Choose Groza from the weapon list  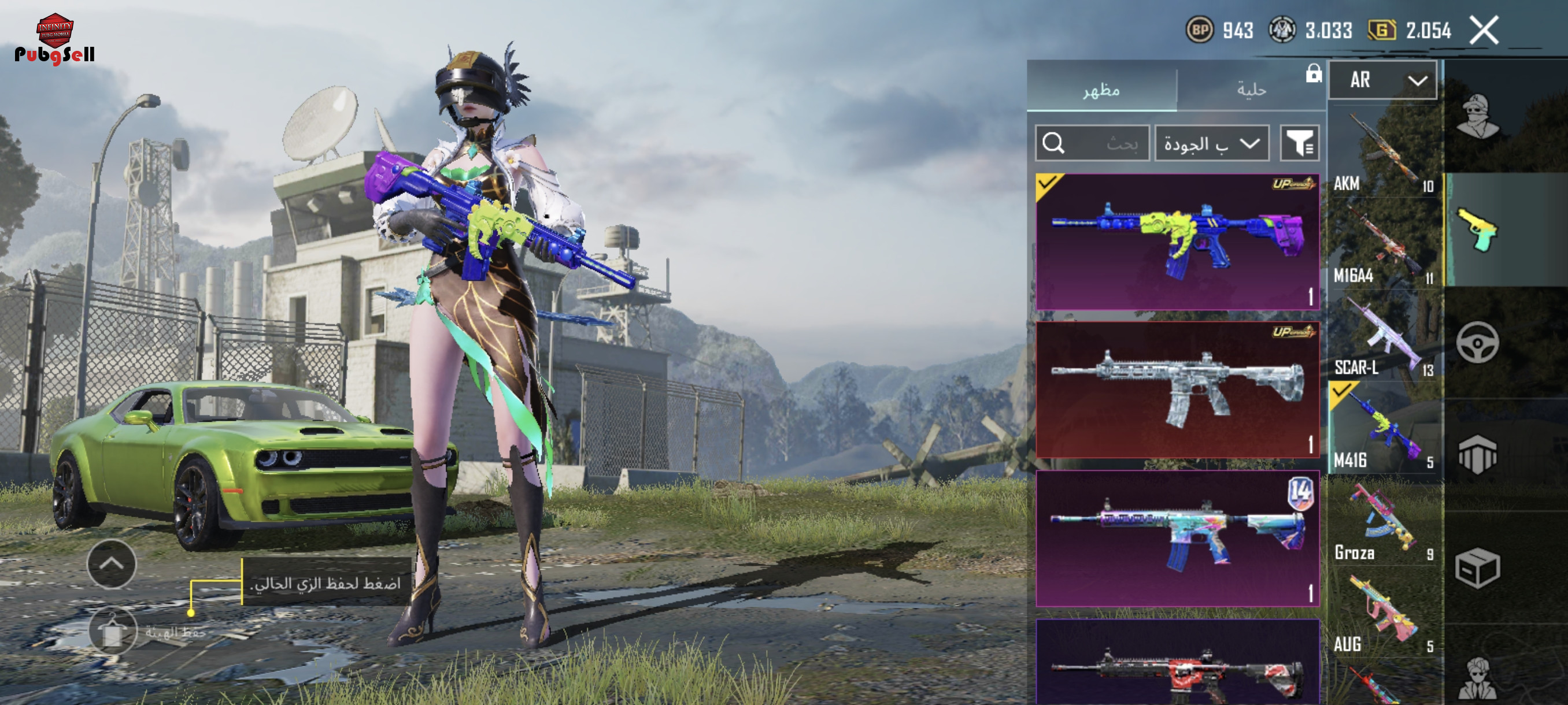point(1384,522)
